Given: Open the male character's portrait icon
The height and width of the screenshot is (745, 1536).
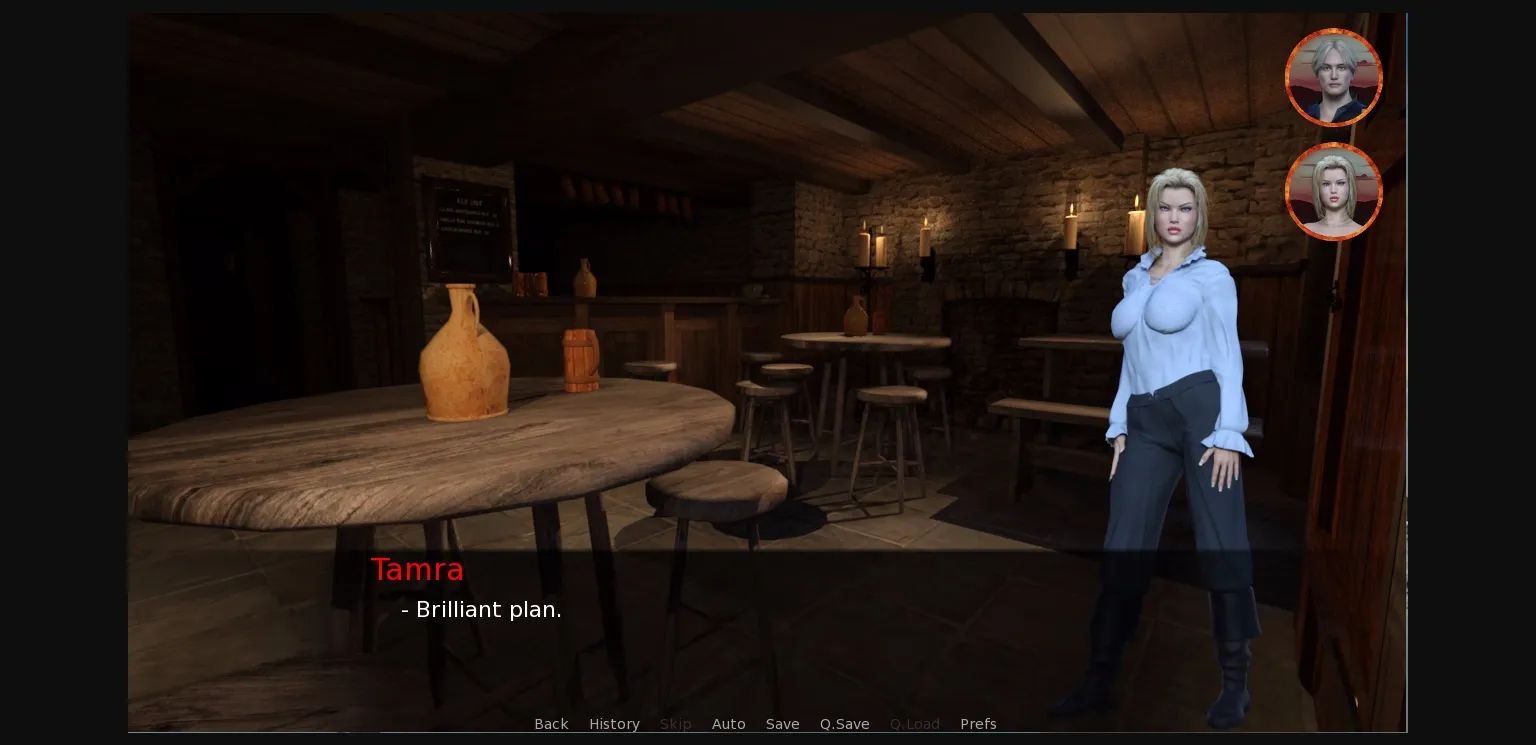Looking at the screenshot, I should coord(1333,77).
